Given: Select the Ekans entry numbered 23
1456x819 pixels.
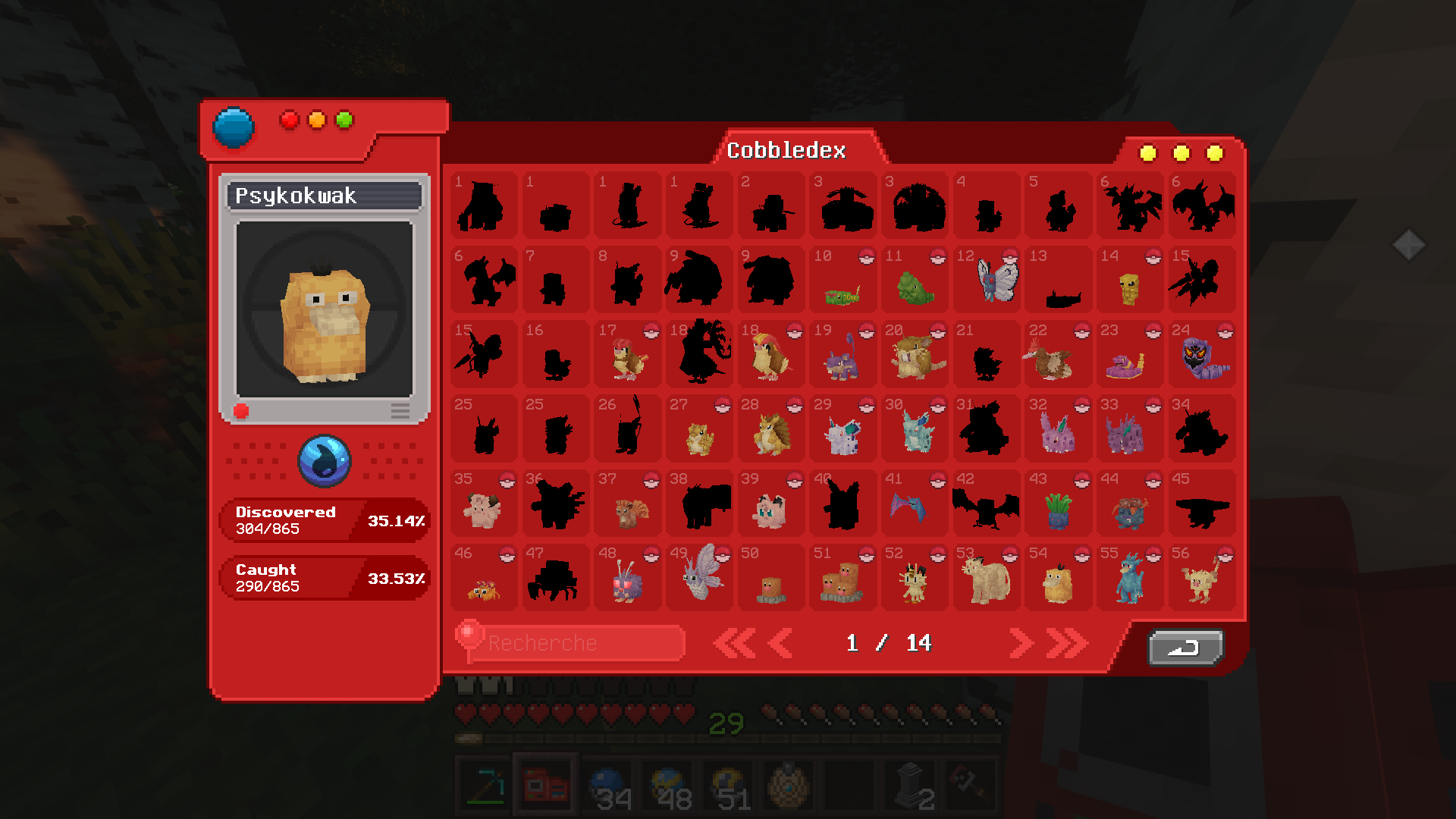Looking at the screenshot, I should click(1129, 358).
